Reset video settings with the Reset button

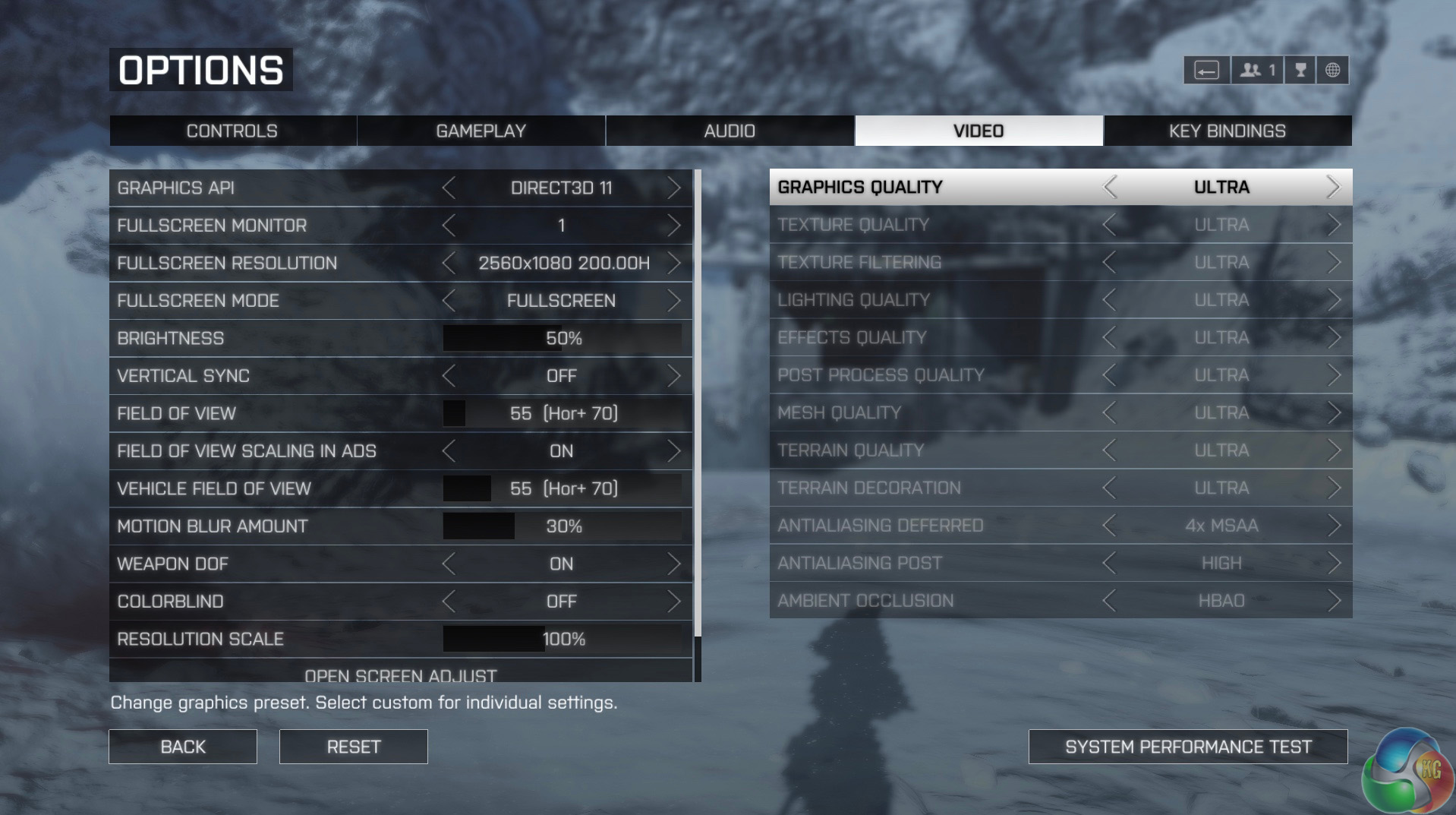(x=353, y=747)
